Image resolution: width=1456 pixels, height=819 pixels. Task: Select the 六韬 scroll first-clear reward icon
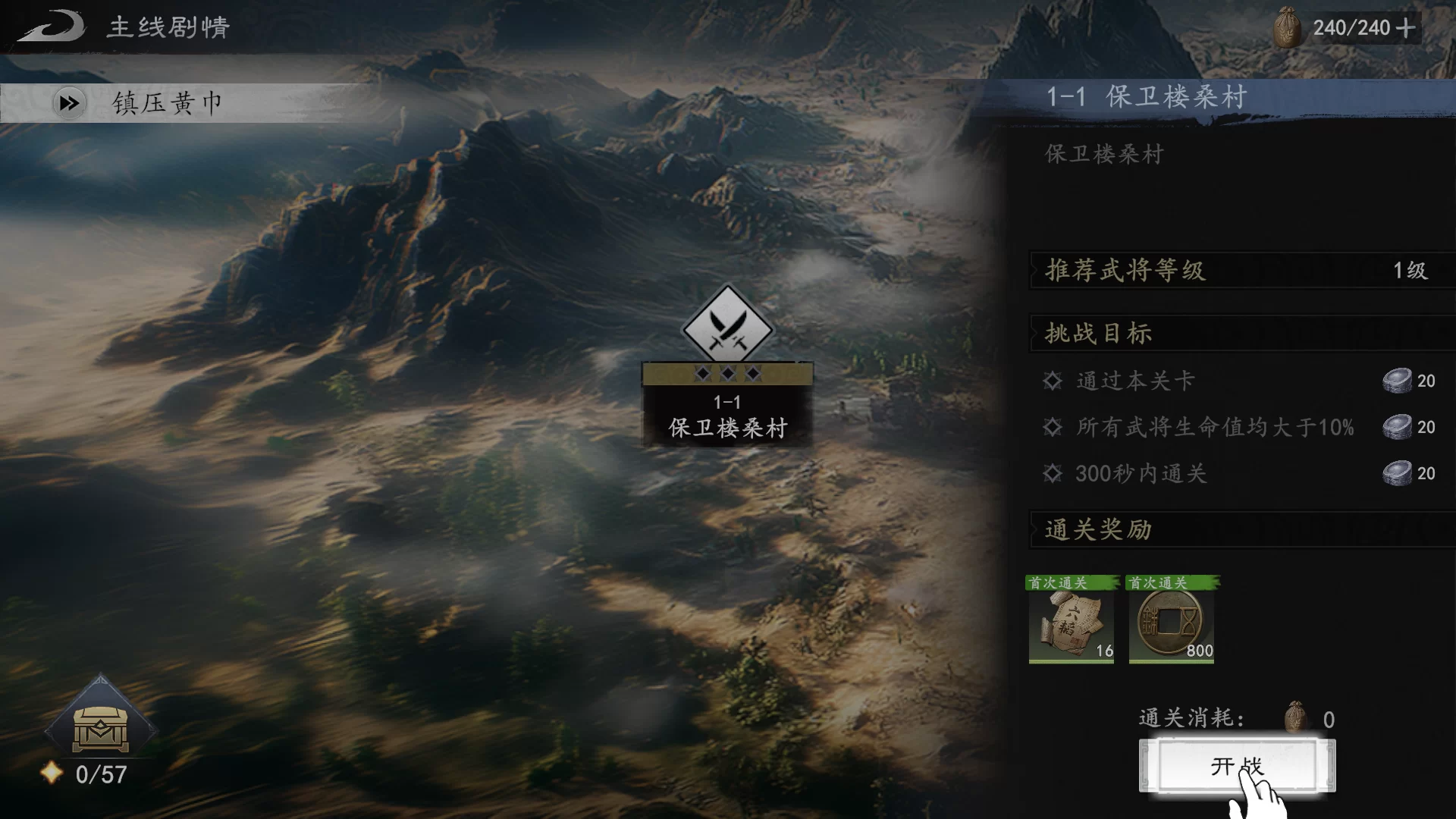coord(1072,623)
